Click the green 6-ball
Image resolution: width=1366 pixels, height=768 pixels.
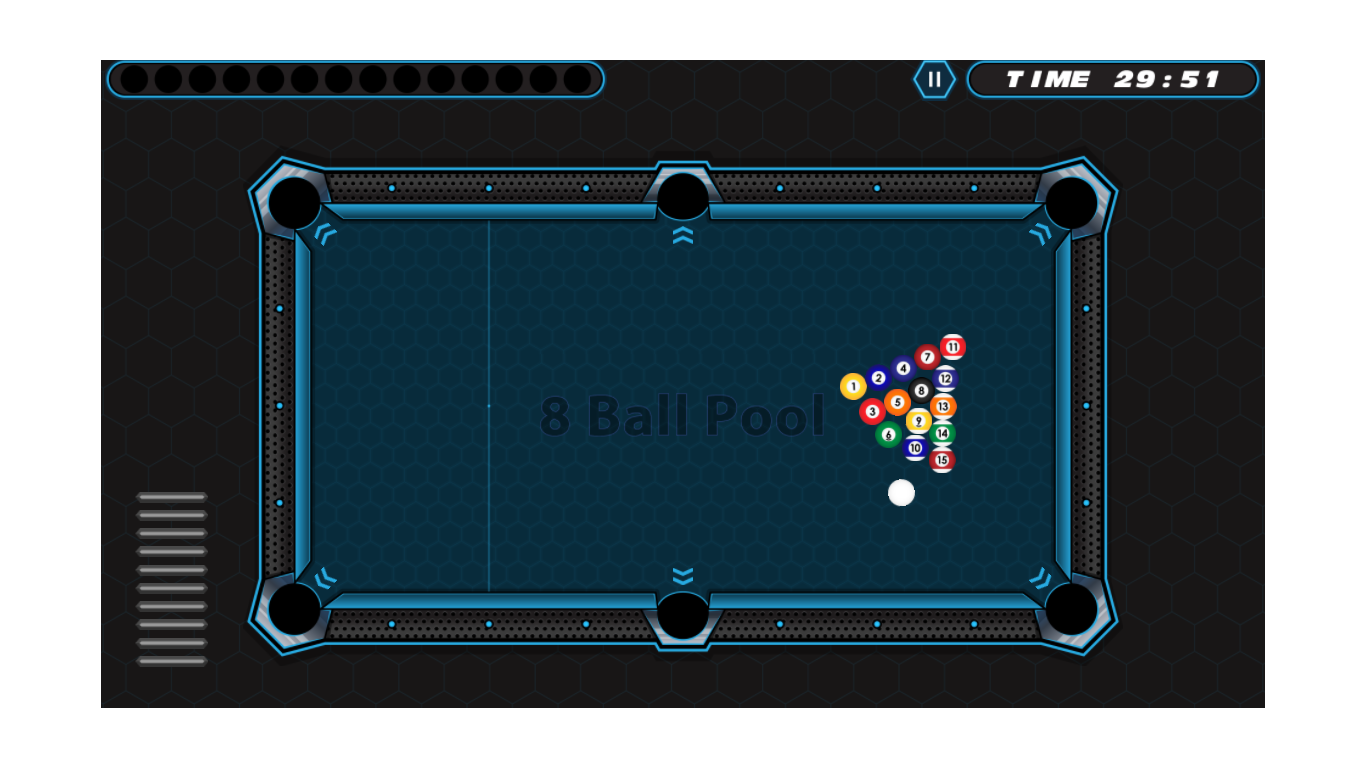pos(889,434)
